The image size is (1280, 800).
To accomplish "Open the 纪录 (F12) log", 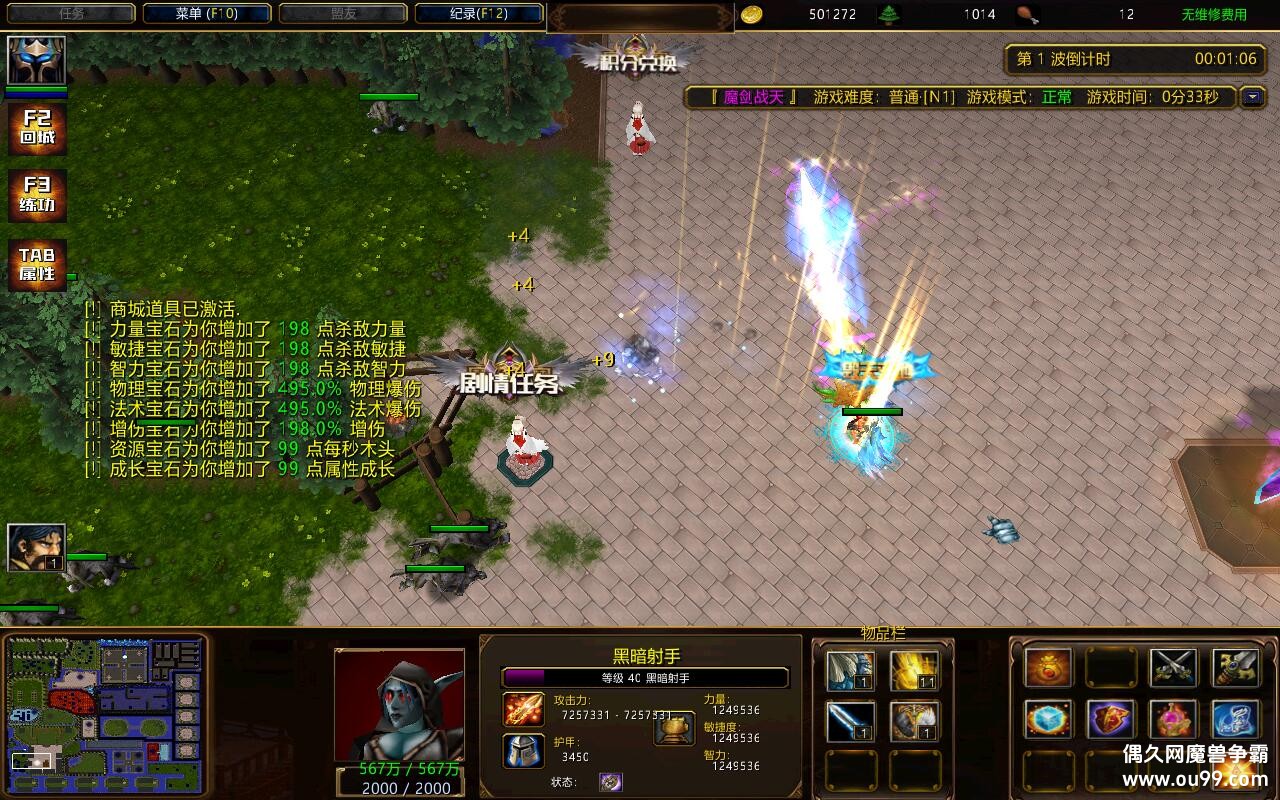I will pyautogui.click(x=479, y=14).
